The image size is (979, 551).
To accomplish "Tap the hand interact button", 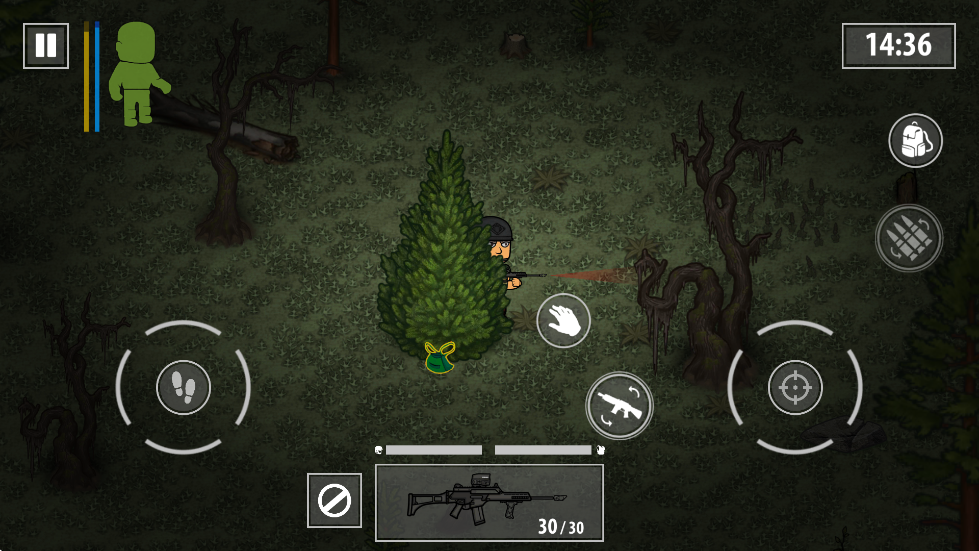I will [x=564, y=321].
